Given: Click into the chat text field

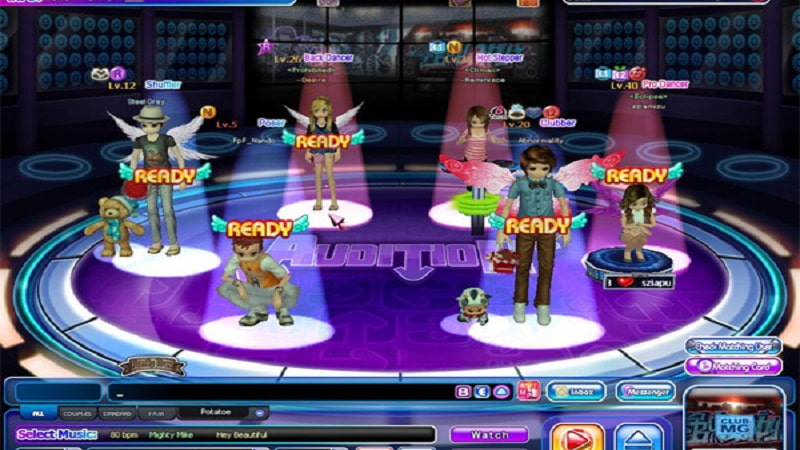Looking at the screenshot, I should point(280,392).
